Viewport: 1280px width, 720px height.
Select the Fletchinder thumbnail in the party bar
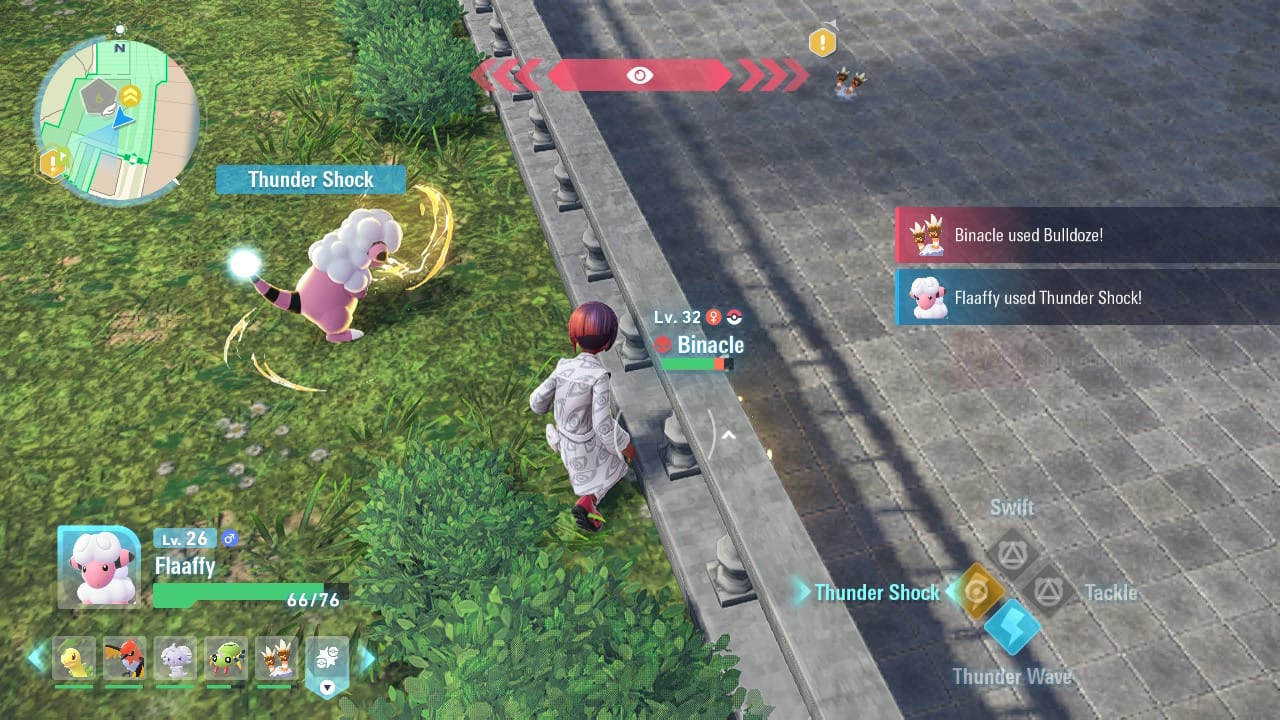coord(125,660)
